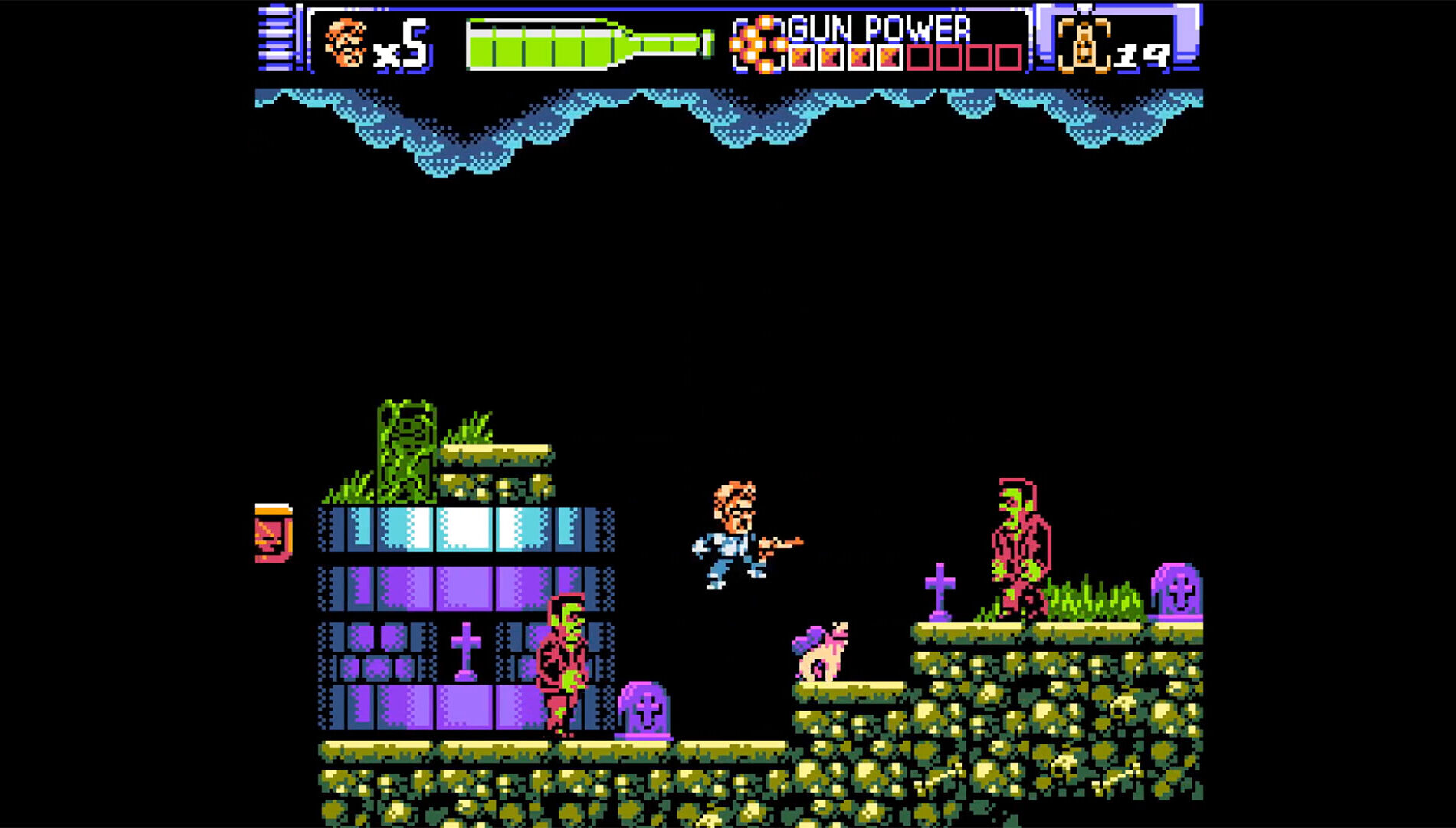Select the Gun Power weapon icon
Image resolution: width=1456 pixels, height=828 pixels.
click(757, 44)
